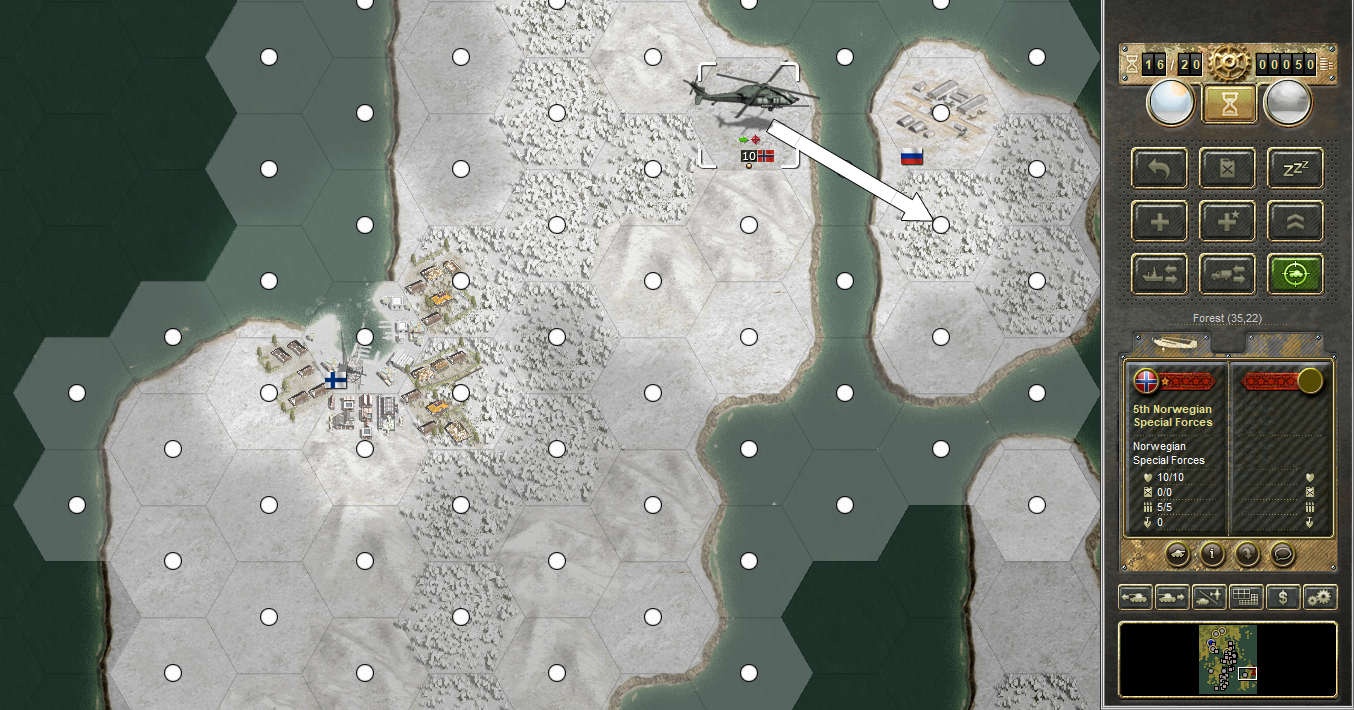
Task: Select previous unit with left-arrow tank button
Action: pyautogui.click(x=1135, y=598)
